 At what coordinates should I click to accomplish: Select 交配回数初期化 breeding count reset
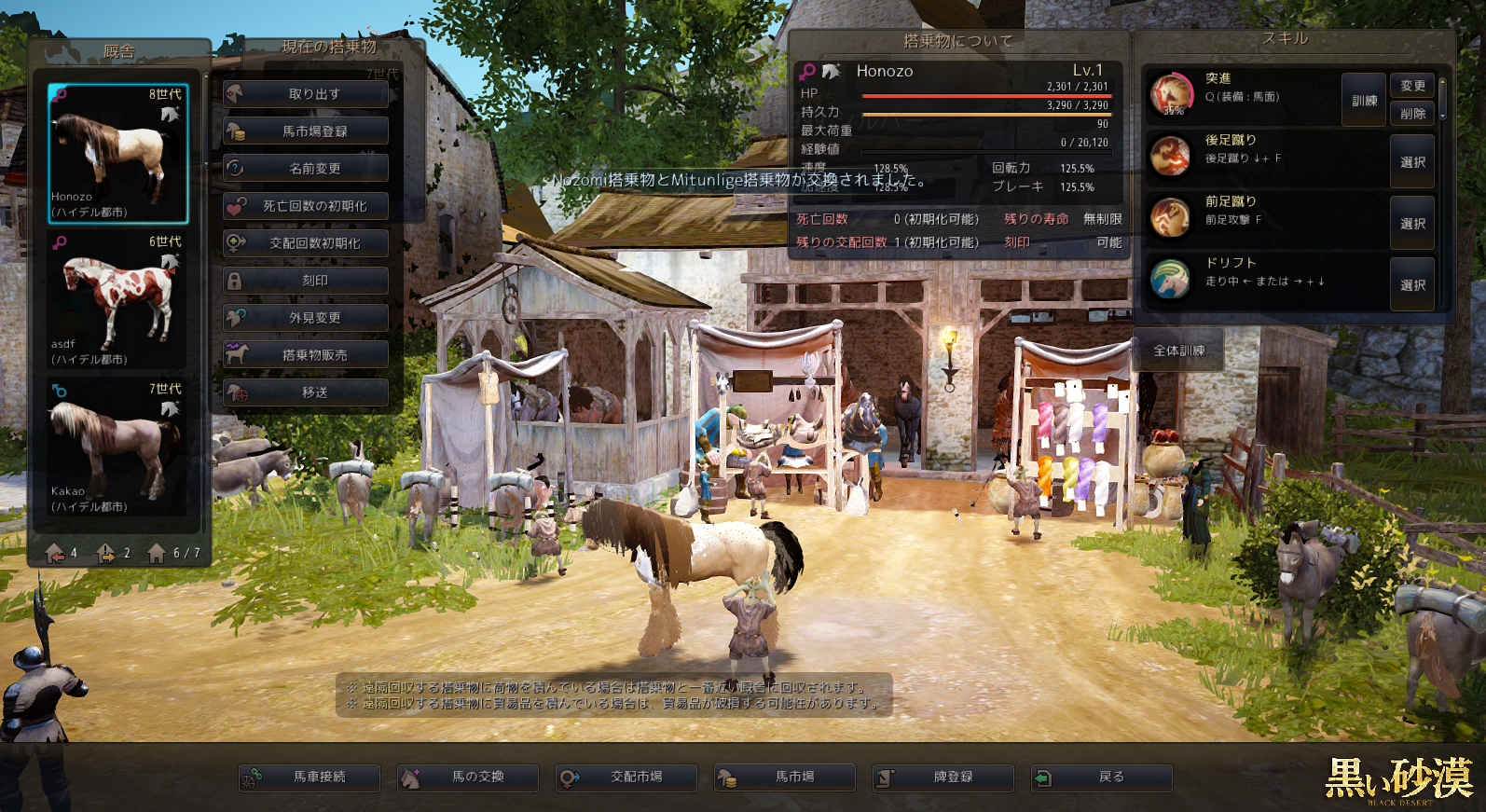306,243
